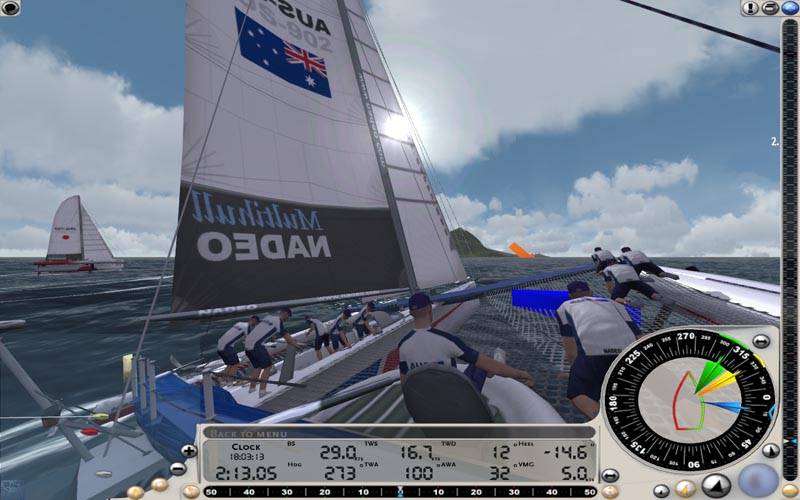
Task: Click the plus button beside the instrument panel
Action: [x=189, y=451]
